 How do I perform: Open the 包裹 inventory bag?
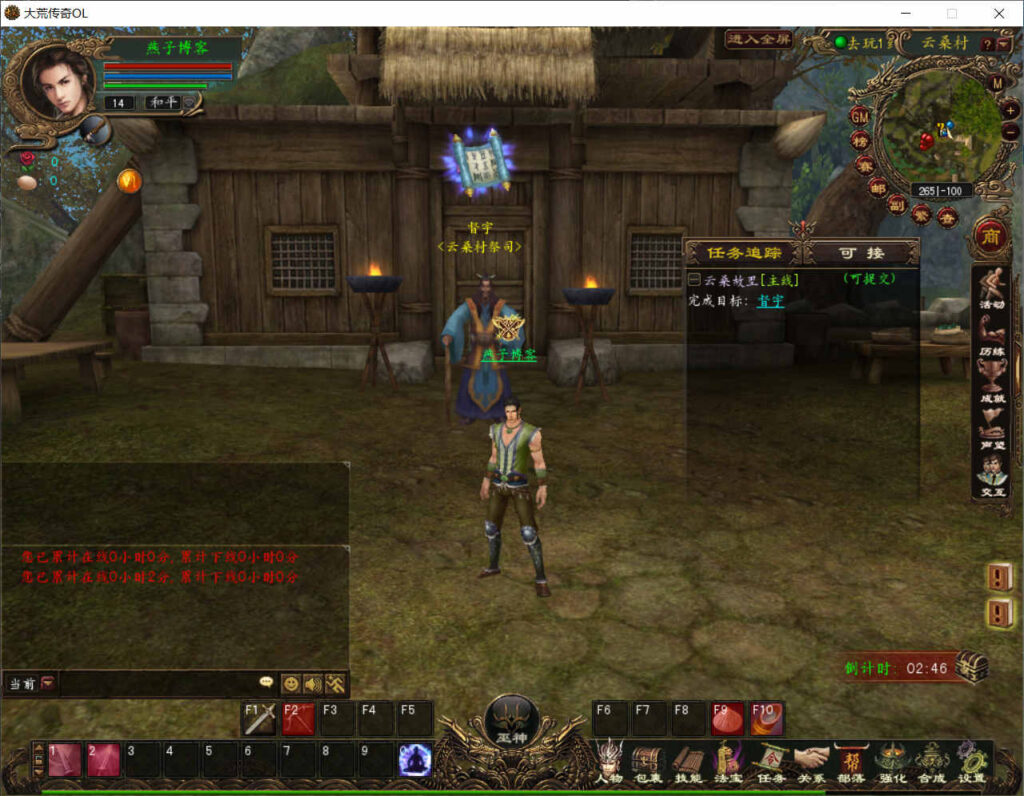click(x=647, y=762)
